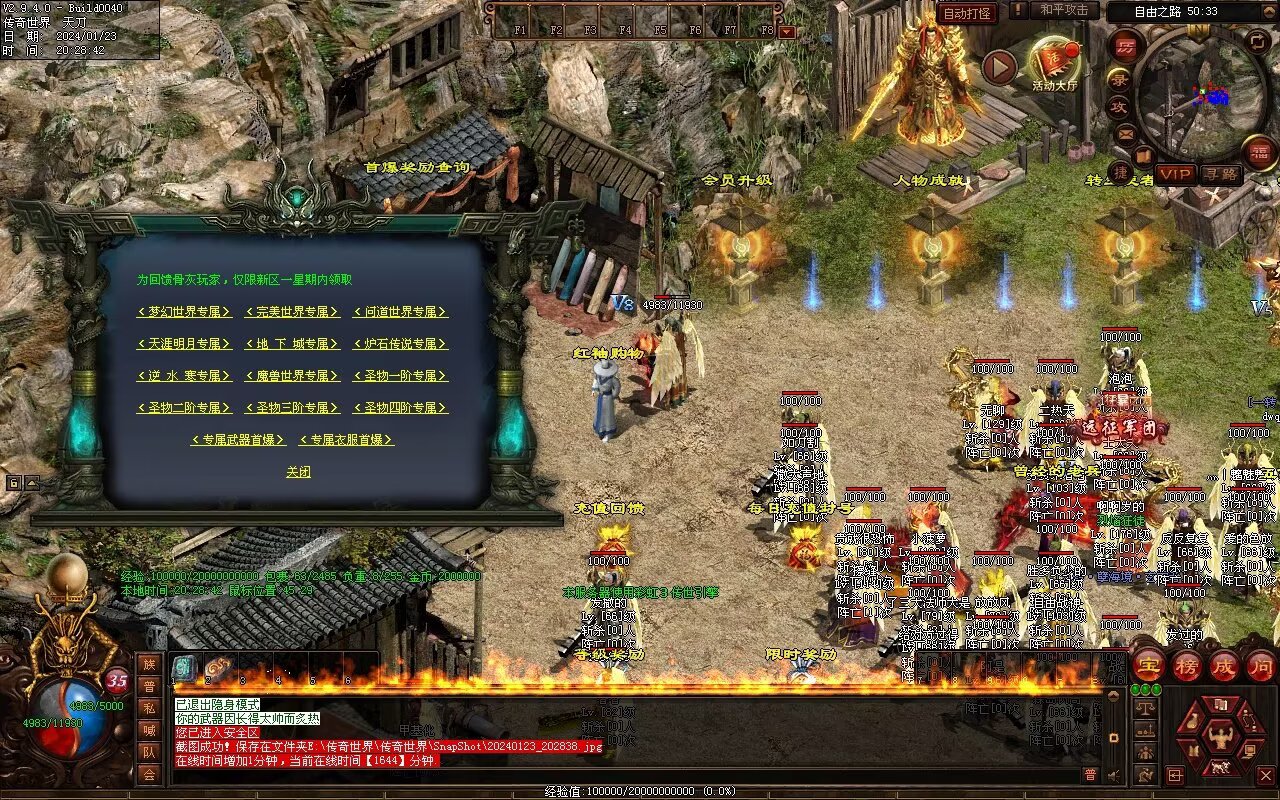Choose the 圣物四阶专属 option
This screenshot has height=800, width=1280.
[x=400, y=408]
